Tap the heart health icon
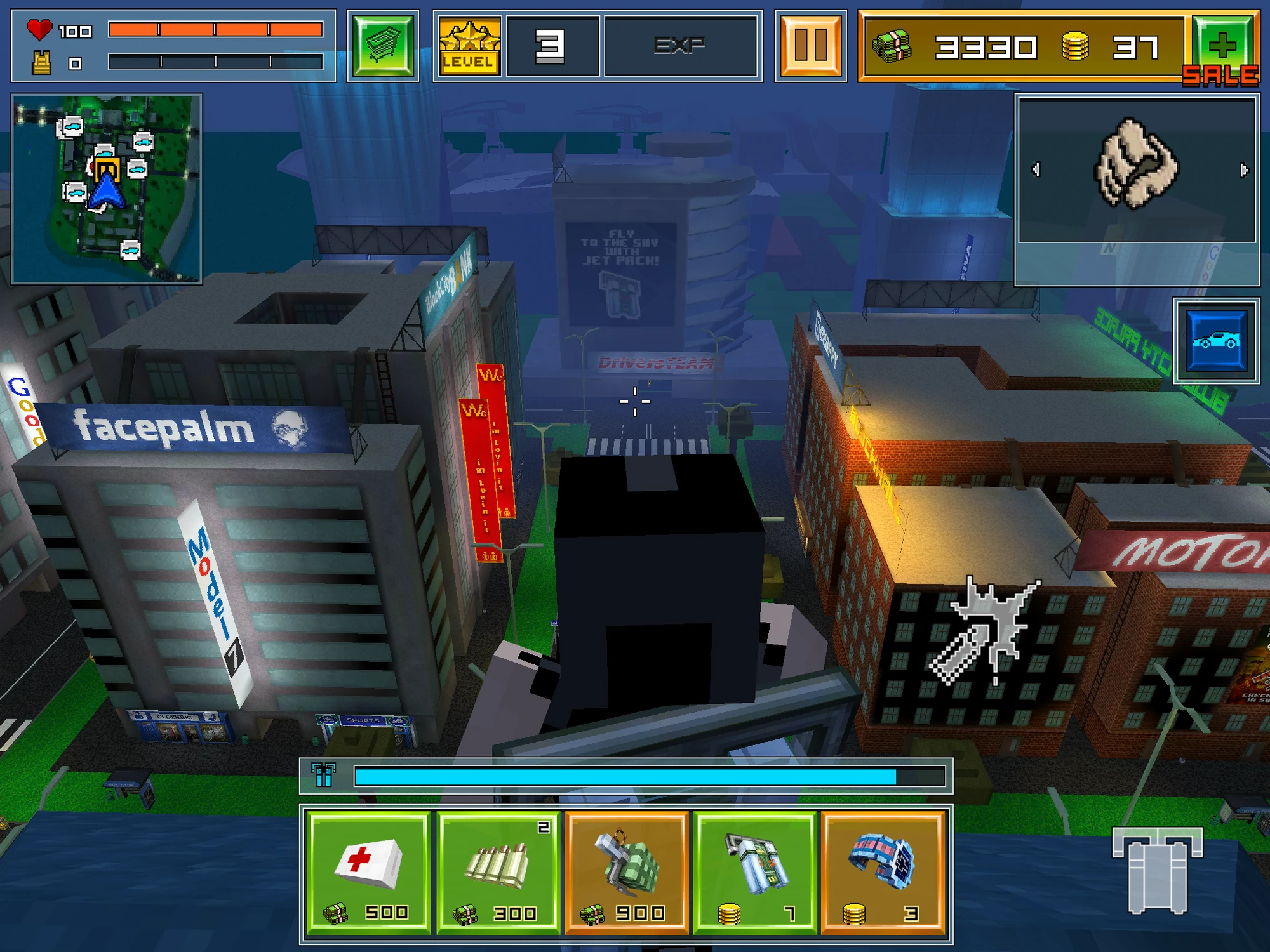Image resolution: width=1270 pixels, height=952 pixels. (39, 28)
